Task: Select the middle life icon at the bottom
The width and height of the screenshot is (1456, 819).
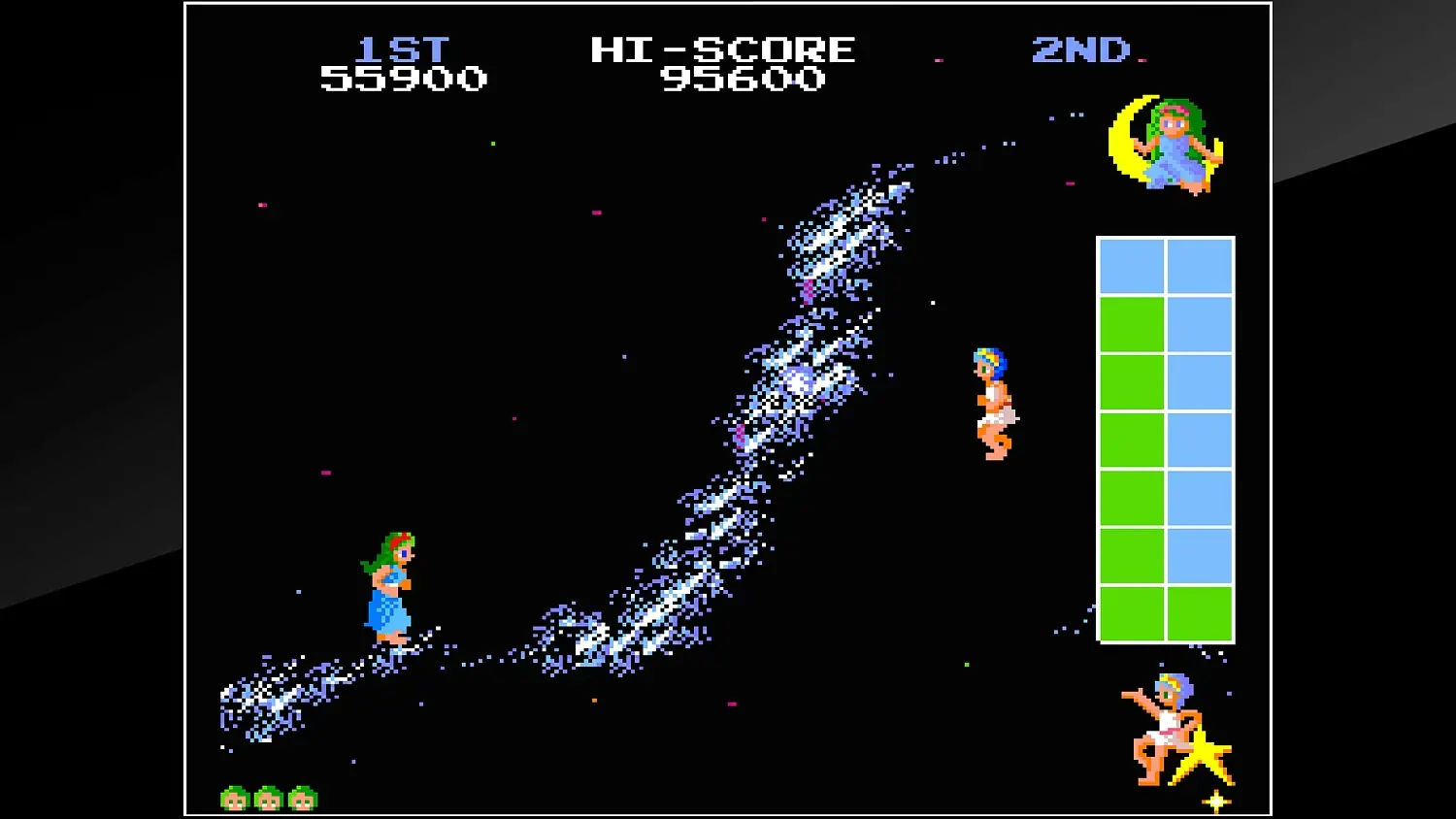Action: tap(269, 798)
